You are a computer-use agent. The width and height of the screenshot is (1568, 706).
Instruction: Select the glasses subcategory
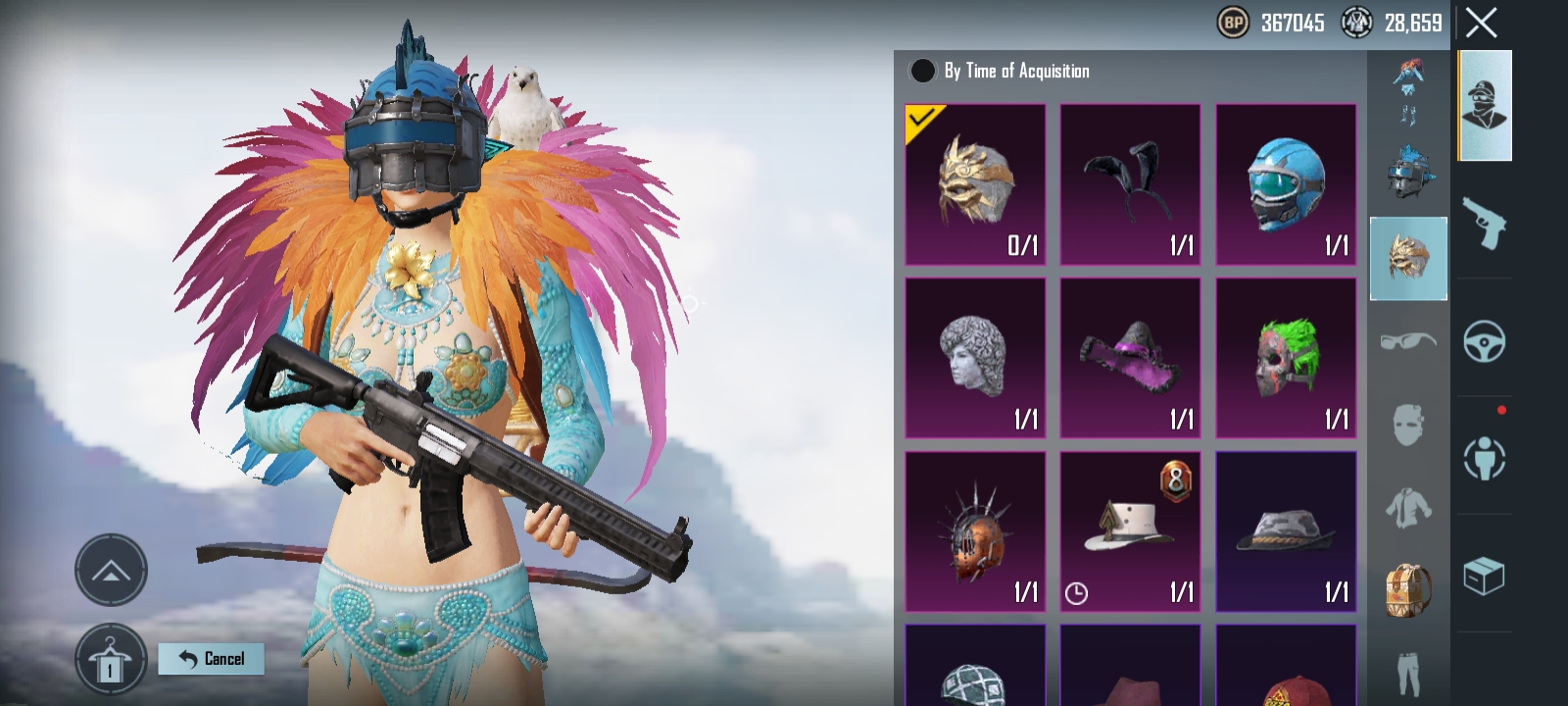[1407, 341]
